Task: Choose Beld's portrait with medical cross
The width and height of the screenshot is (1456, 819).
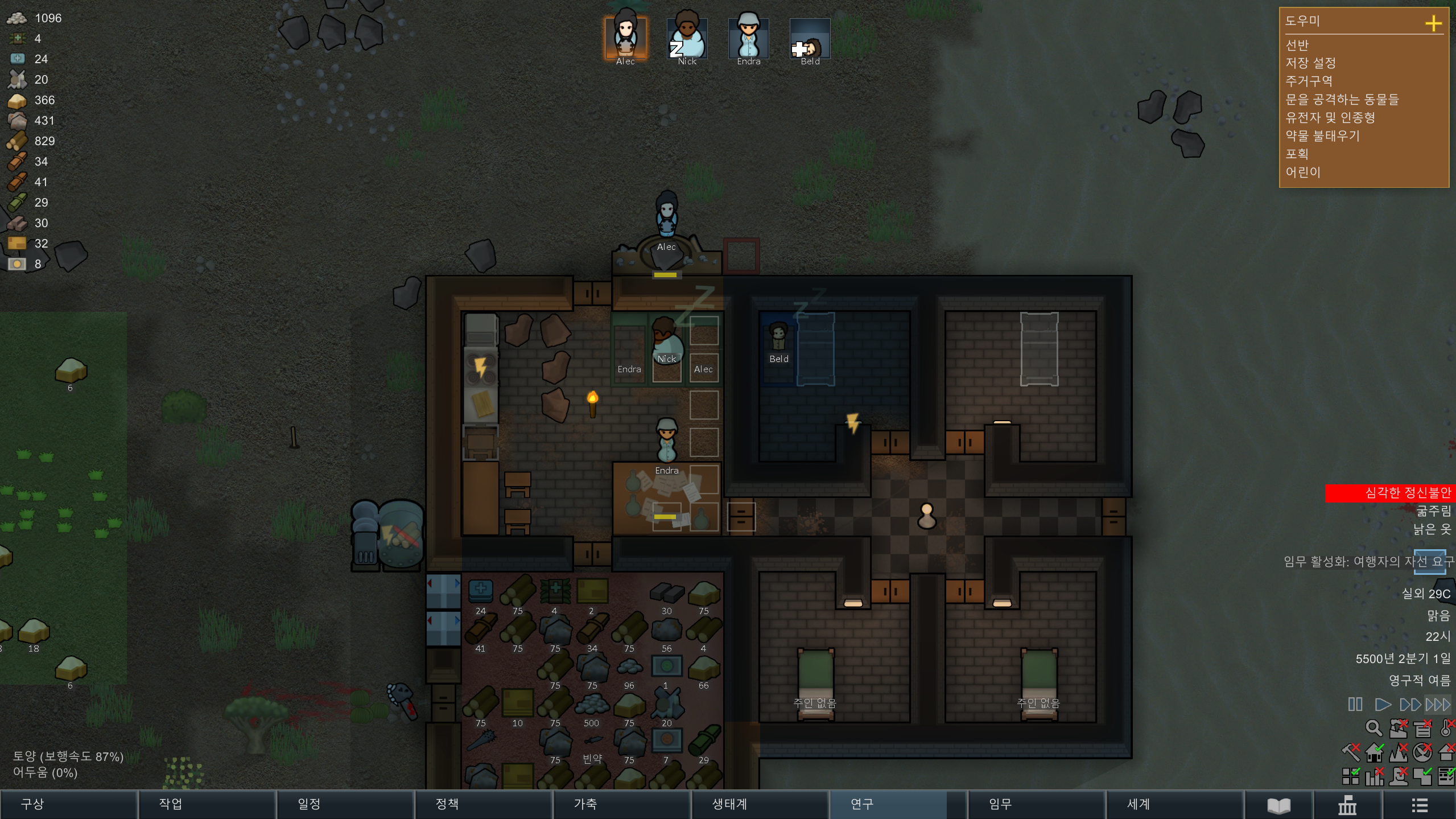Action: pyautogui.click(x=810, y=38)
